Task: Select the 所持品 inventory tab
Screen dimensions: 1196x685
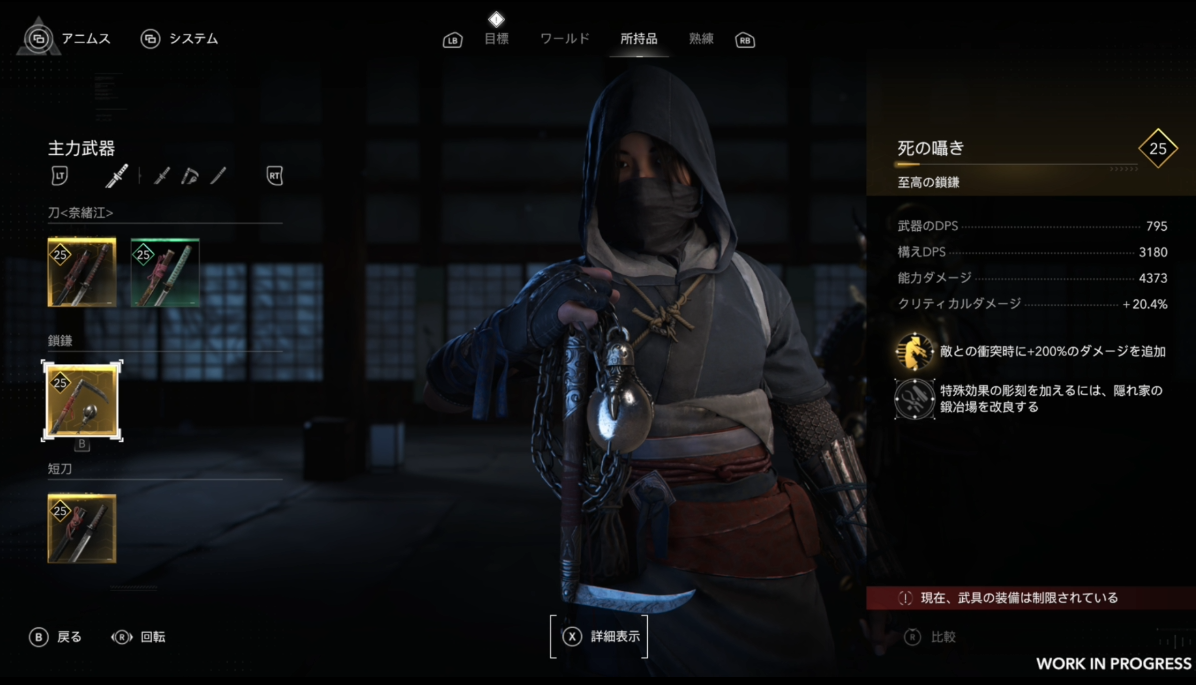Action: pyautogui.click(x=639, y=39)
